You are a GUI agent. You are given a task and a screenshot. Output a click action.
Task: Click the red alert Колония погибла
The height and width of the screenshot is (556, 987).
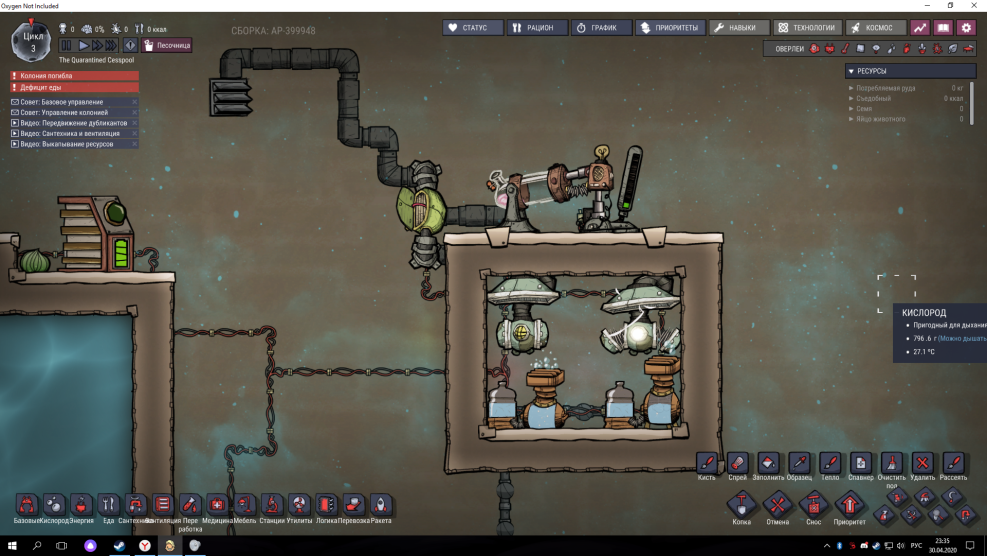(x=74, y=75)
